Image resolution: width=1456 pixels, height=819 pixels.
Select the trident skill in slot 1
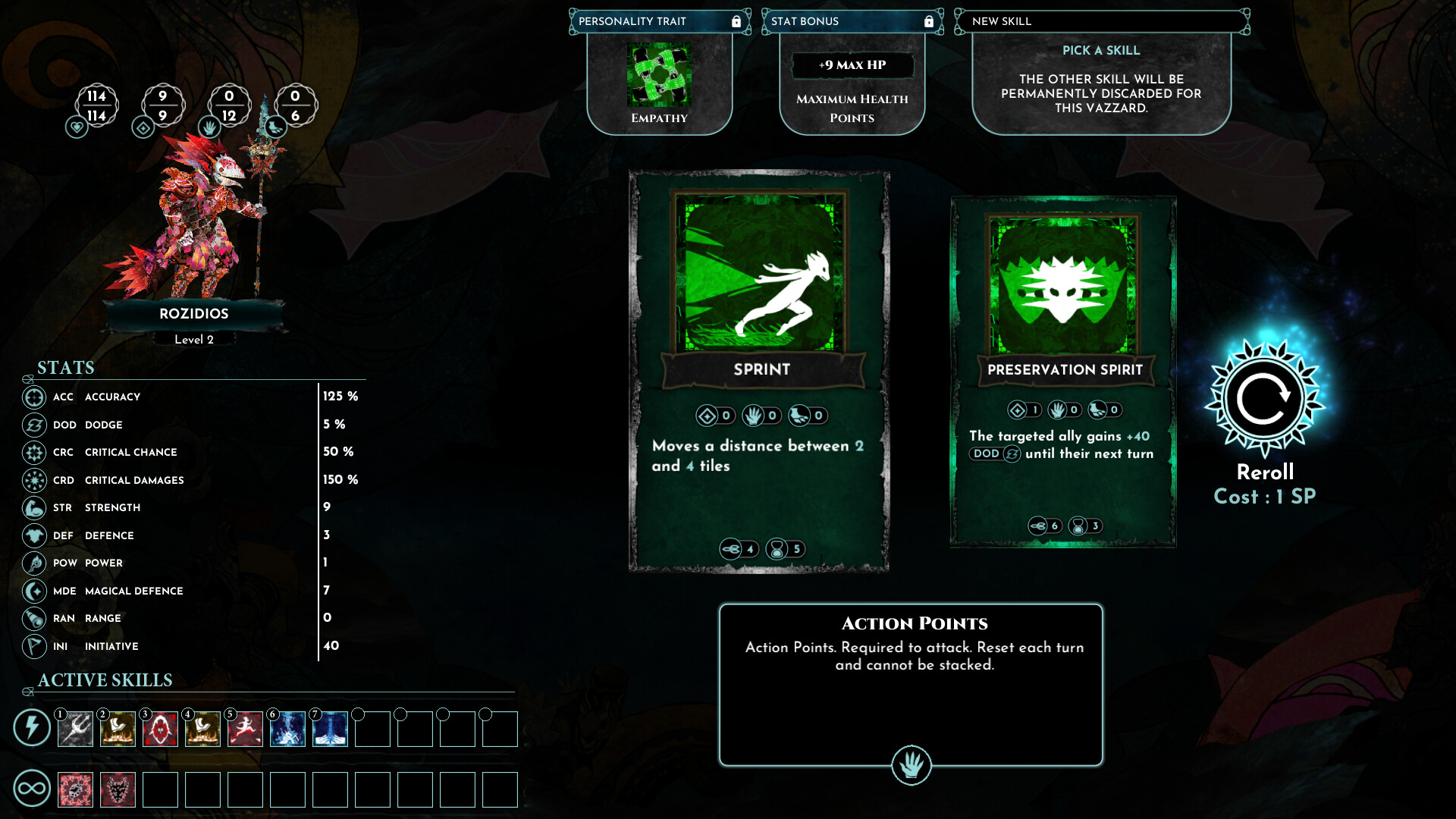point(74,729)
